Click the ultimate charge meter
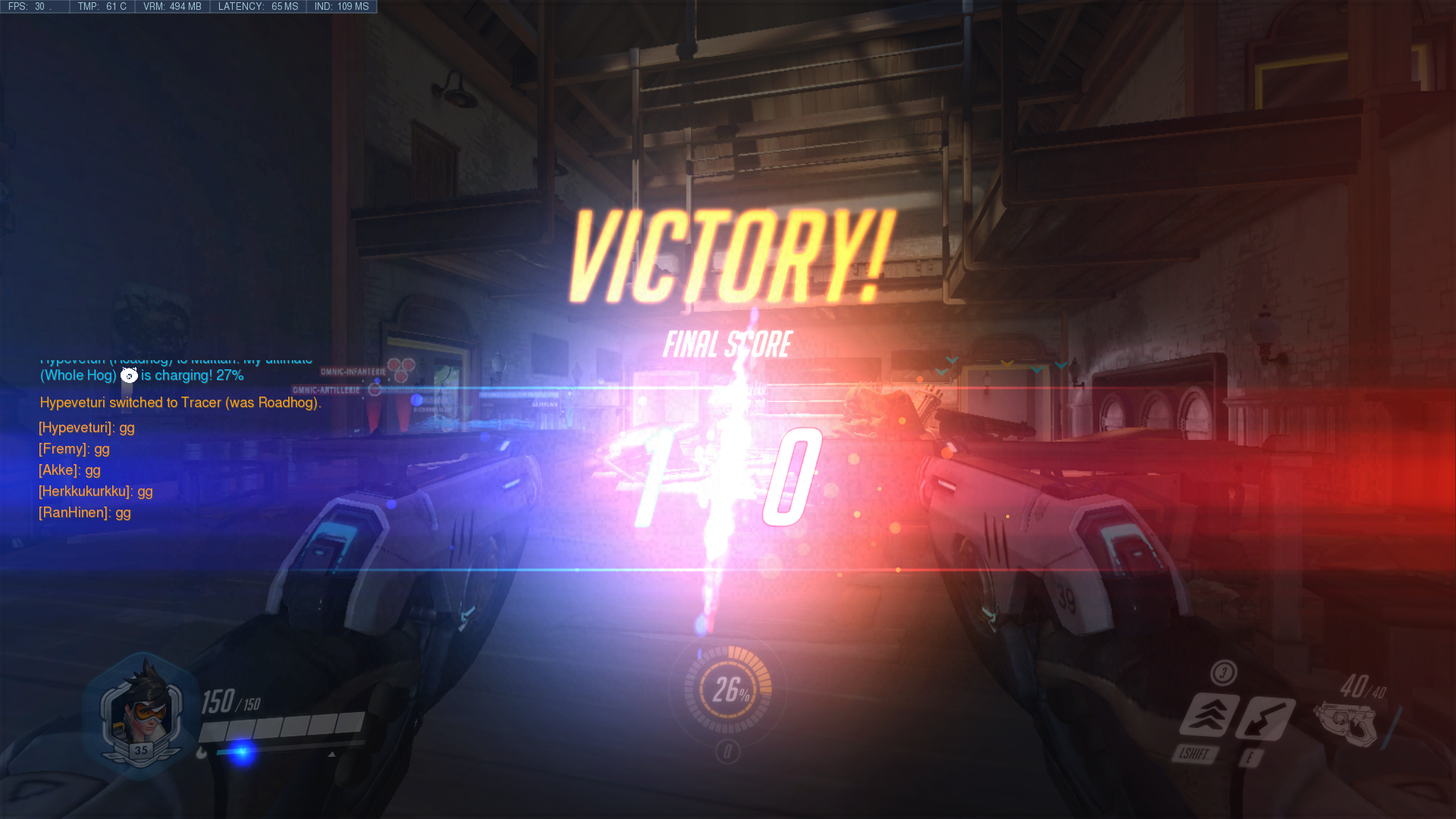 point(728,689)
